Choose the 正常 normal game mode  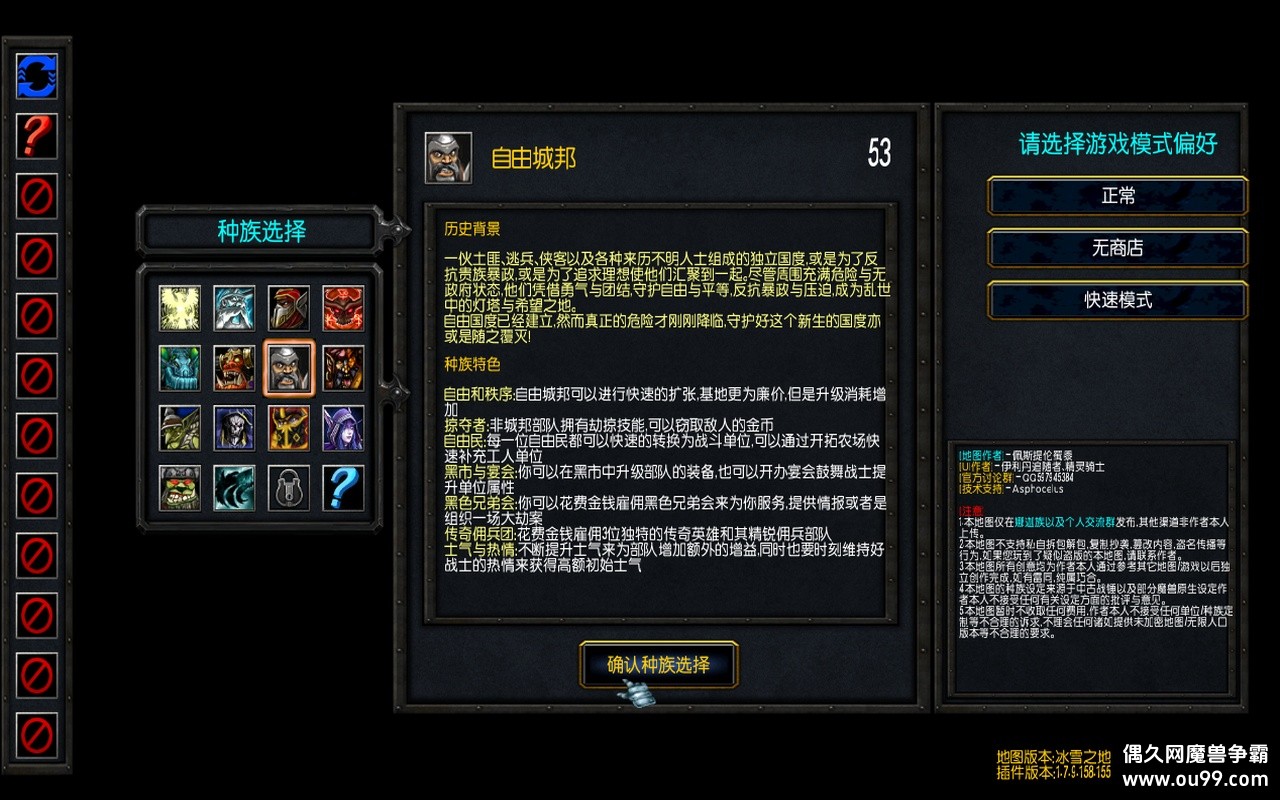[1117, 196]
